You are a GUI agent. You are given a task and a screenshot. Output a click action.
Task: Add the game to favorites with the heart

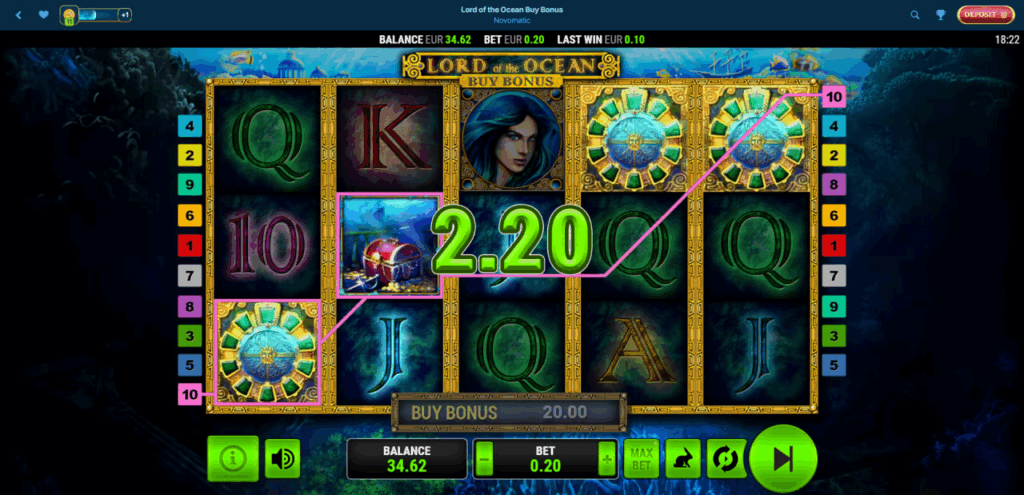coord(43,15)
